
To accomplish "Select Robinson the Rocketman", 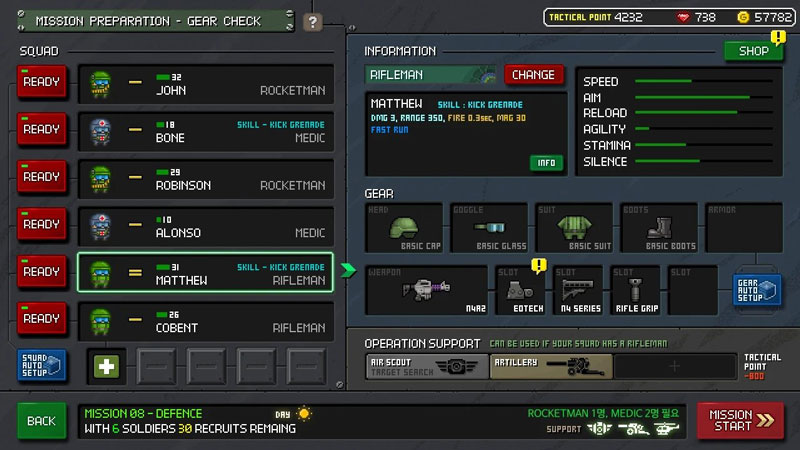I will pyautogui.click(x=205, y=178).
